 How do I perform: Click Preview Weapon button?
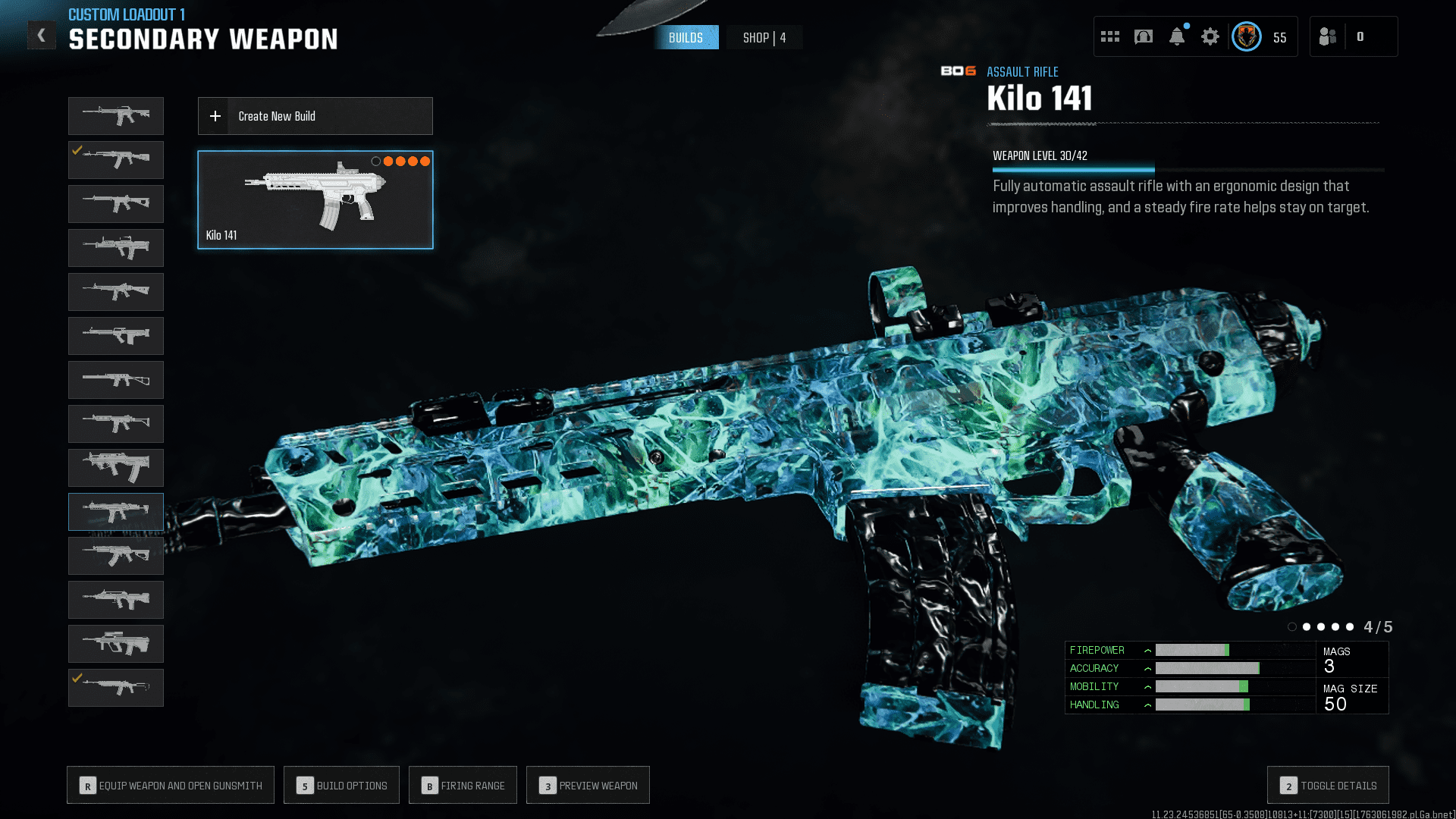[588, 785]
